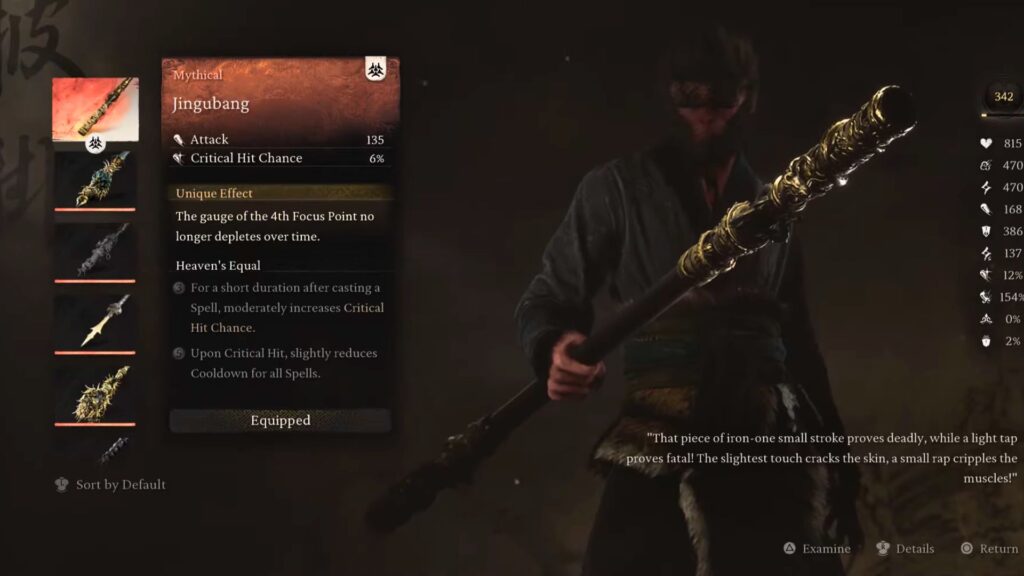Return to the previous menu
Image resolution: width=1024 pixels, height=576 pixels.
click(988, 549)
